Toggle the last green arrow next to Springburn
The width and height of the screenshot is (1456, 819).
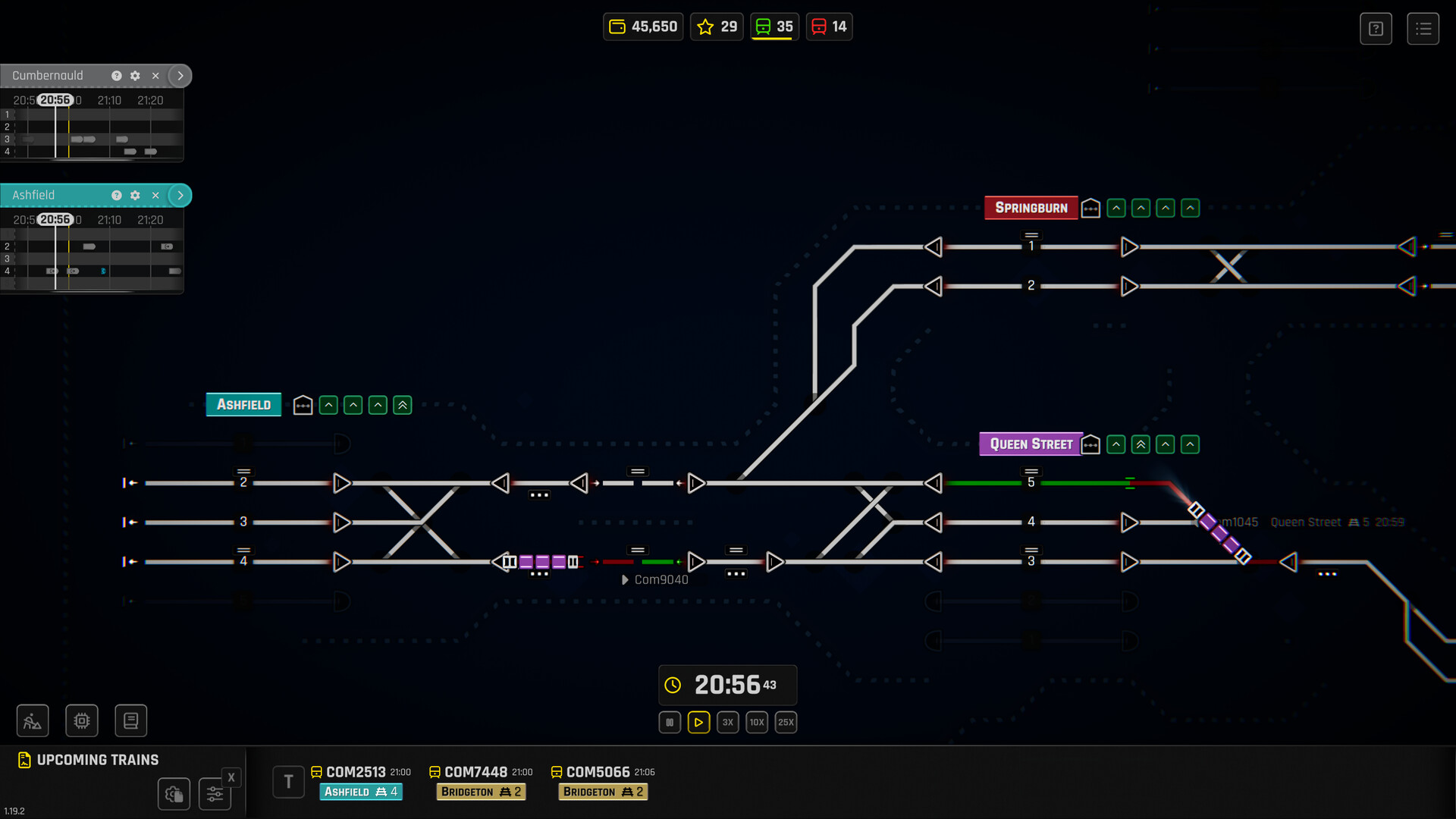(x=1191, y=208)
